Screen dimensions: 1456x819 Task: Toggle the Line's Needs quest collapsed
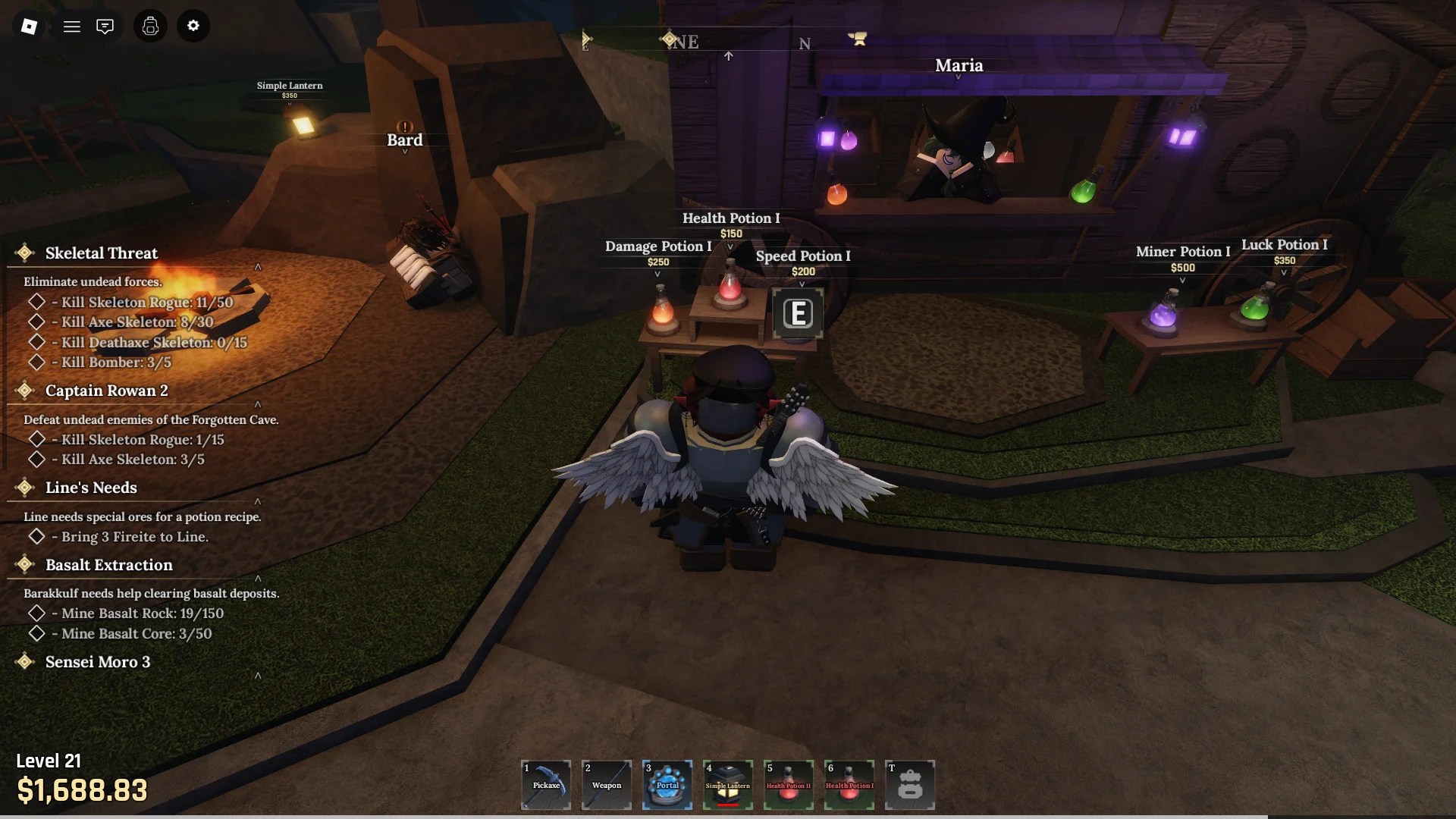(x=259, y=502)
